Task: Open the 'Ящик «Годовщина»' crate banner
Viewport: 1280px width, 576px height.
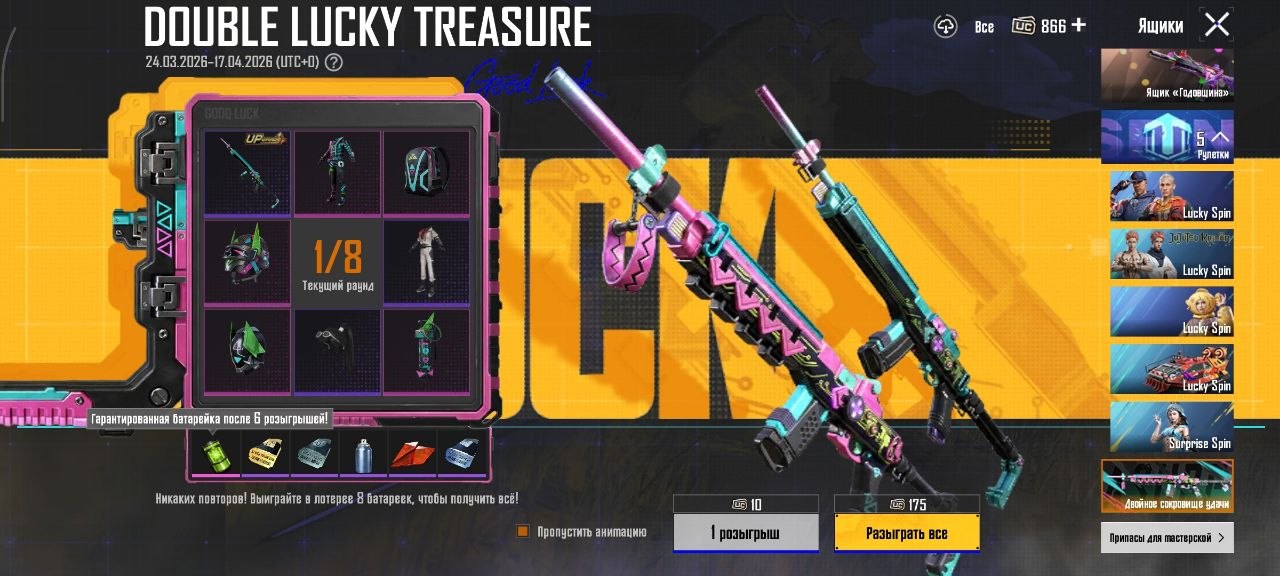Action: [x=1167, y=75]
